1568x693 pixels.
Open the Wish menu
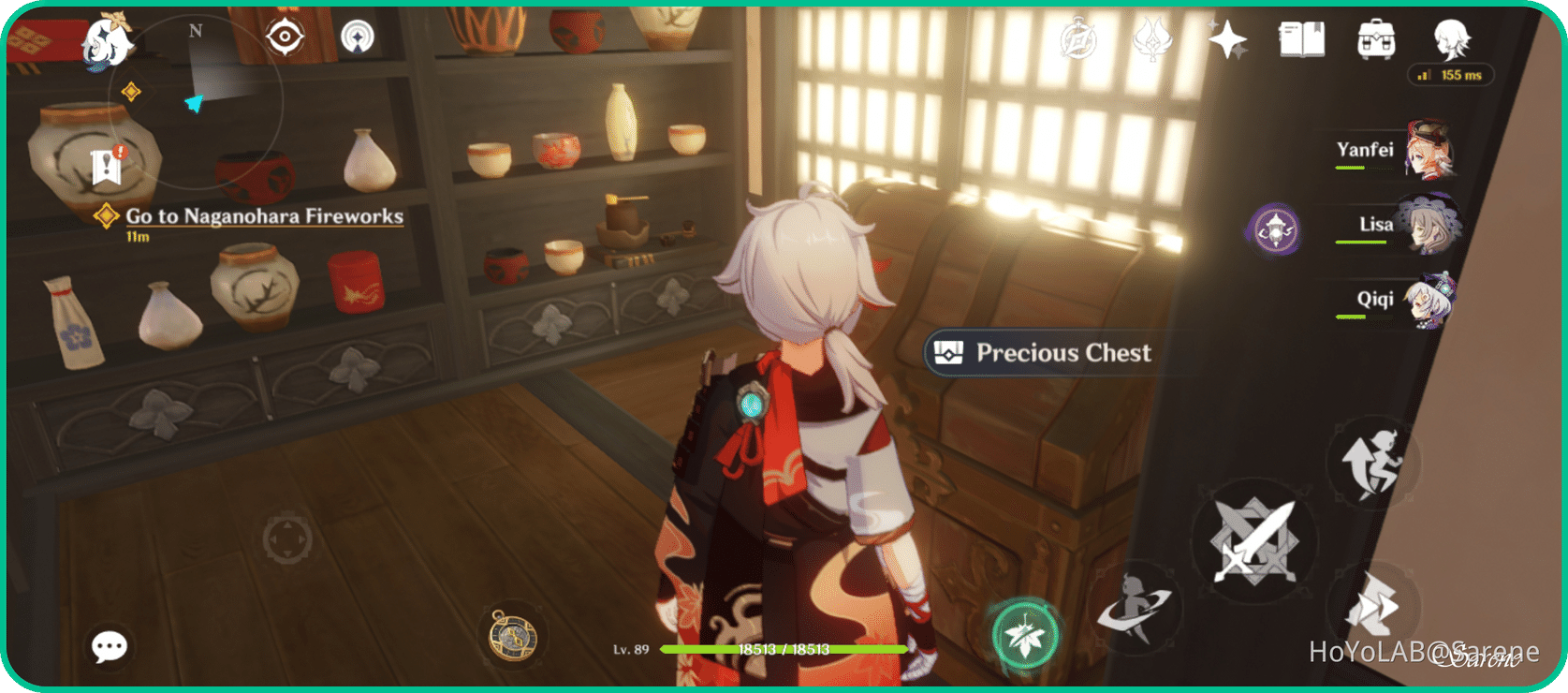[1229, 40]
